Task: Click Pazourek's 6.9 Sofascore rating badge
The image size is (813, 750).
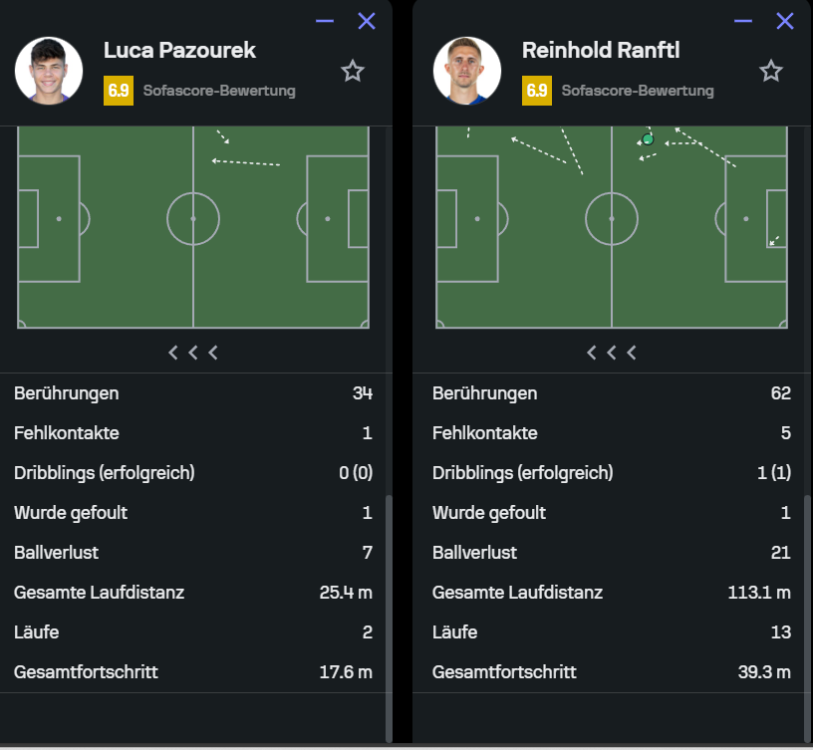Action: click(x=118, y=91)
